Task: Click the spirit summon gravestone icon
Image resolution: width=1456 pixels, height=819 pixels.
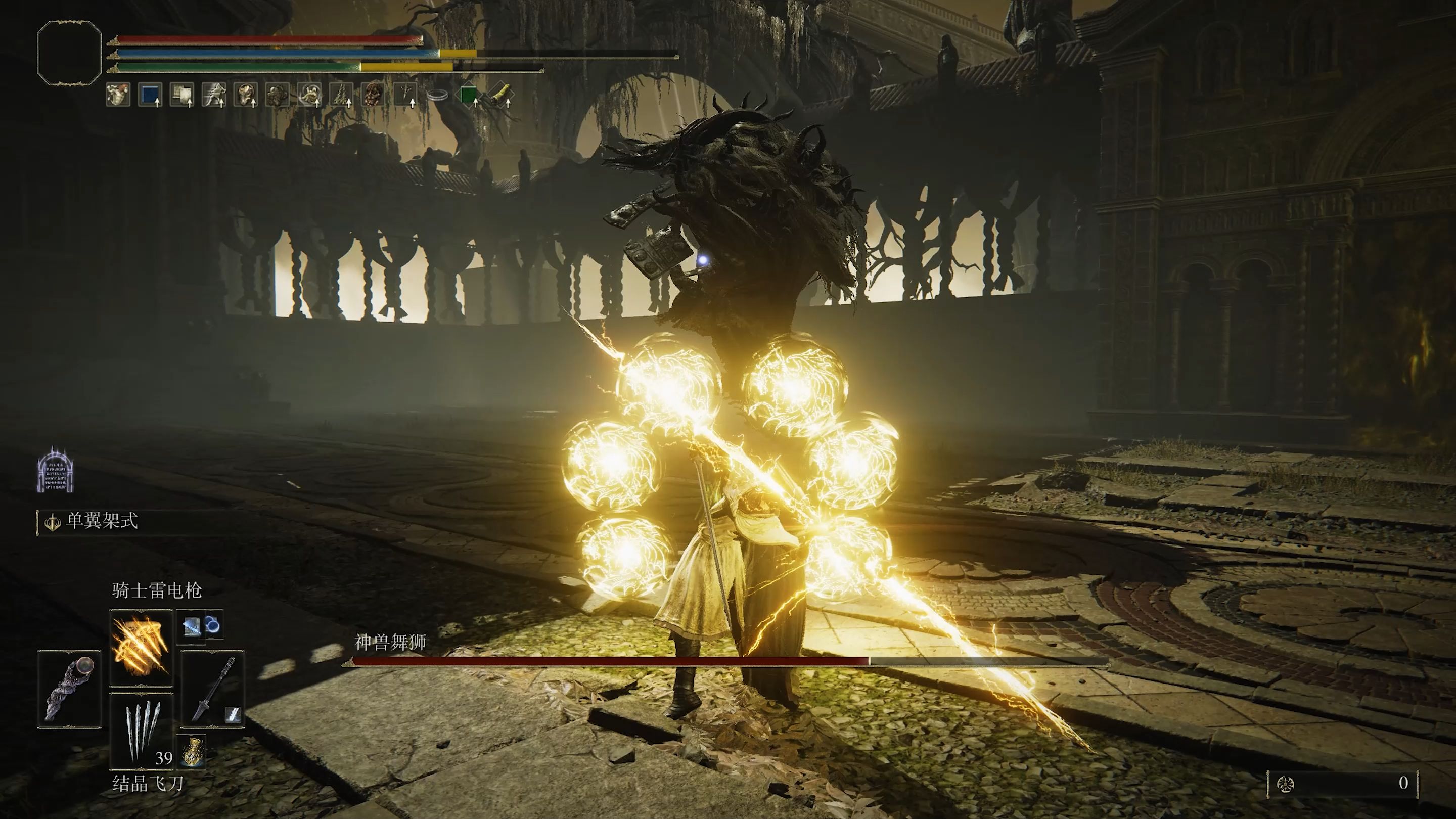Action: (x=56, y=470)
